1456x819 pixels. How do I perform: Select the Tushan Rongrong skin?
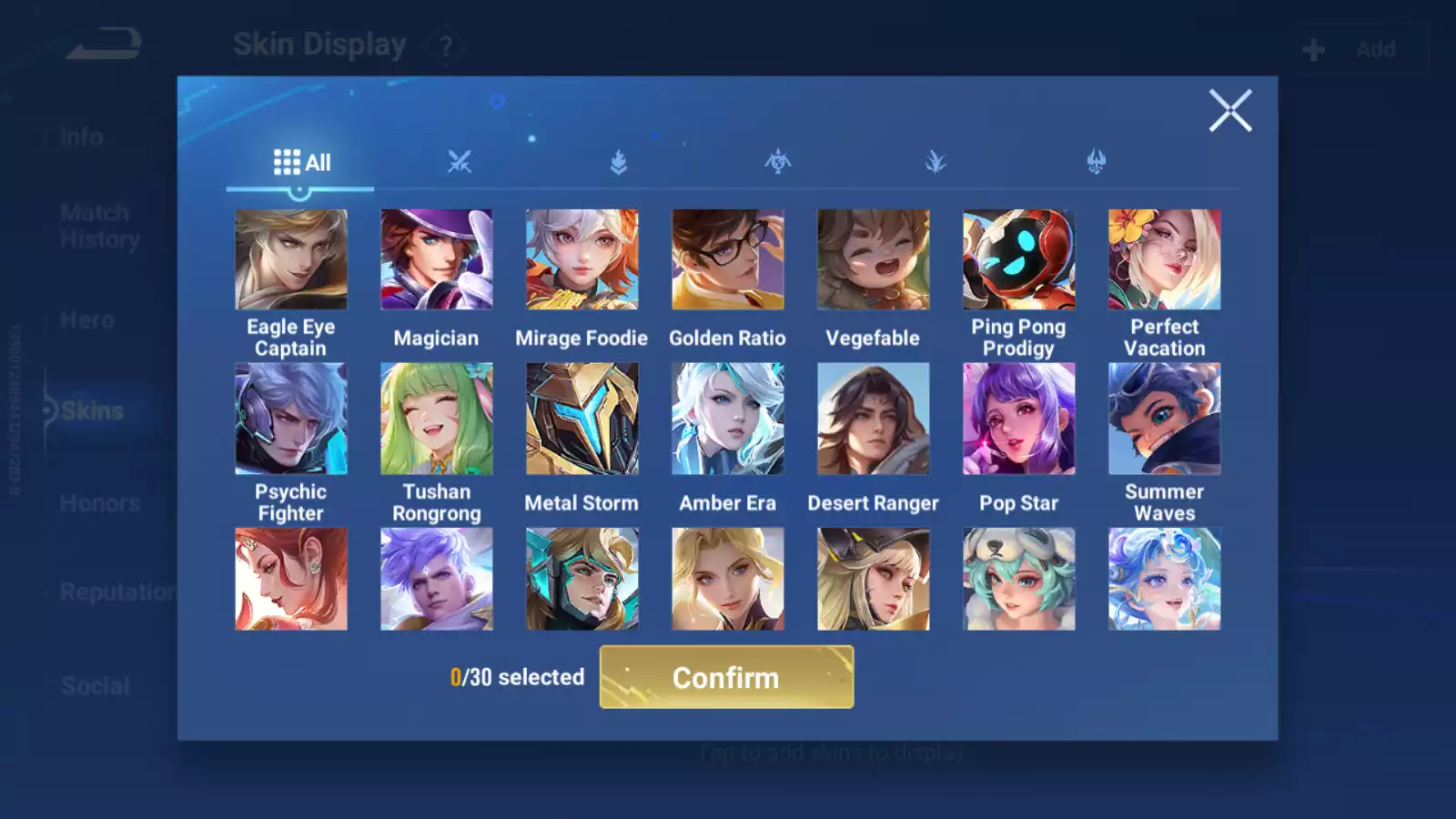[437, 420]
